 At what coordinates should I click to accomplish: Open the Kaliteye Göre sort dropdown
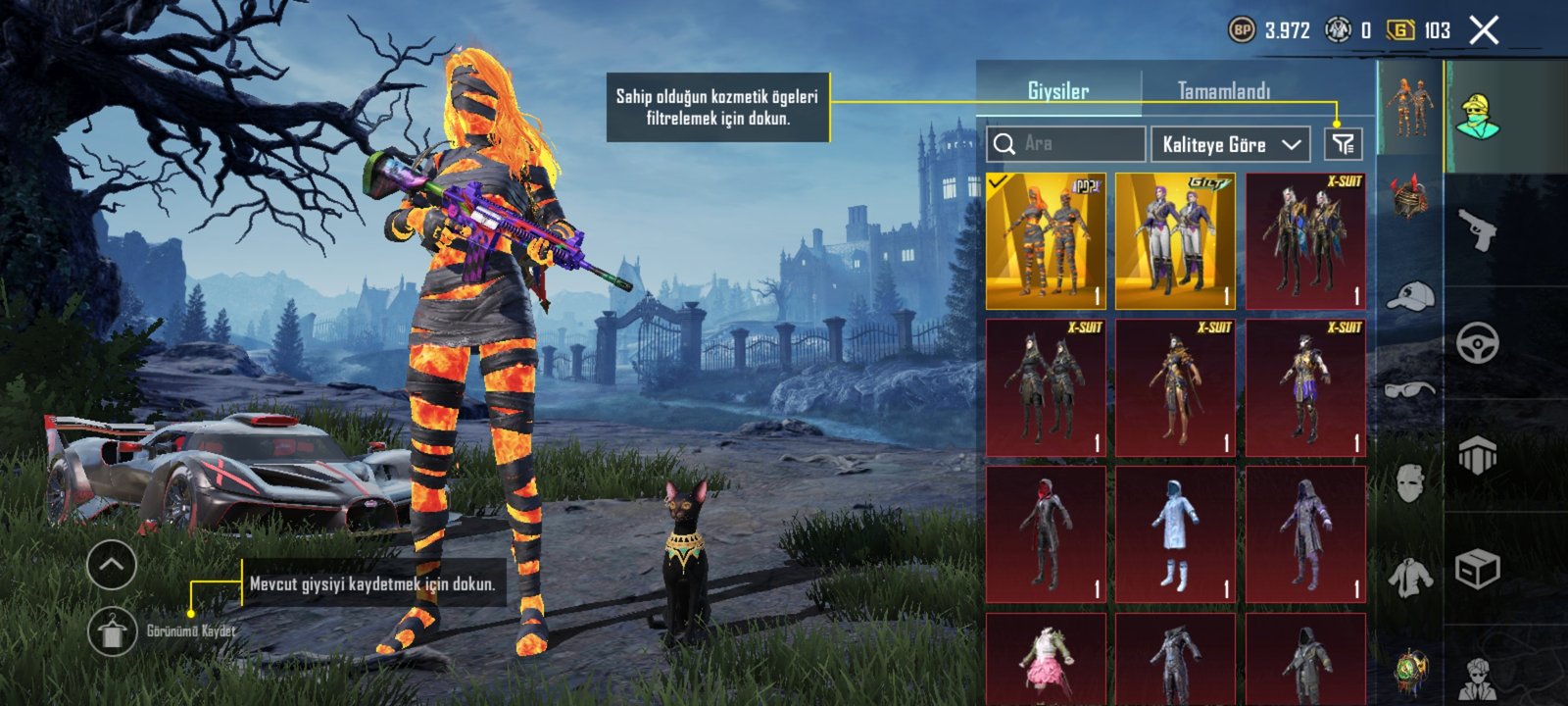[1231, 144]
